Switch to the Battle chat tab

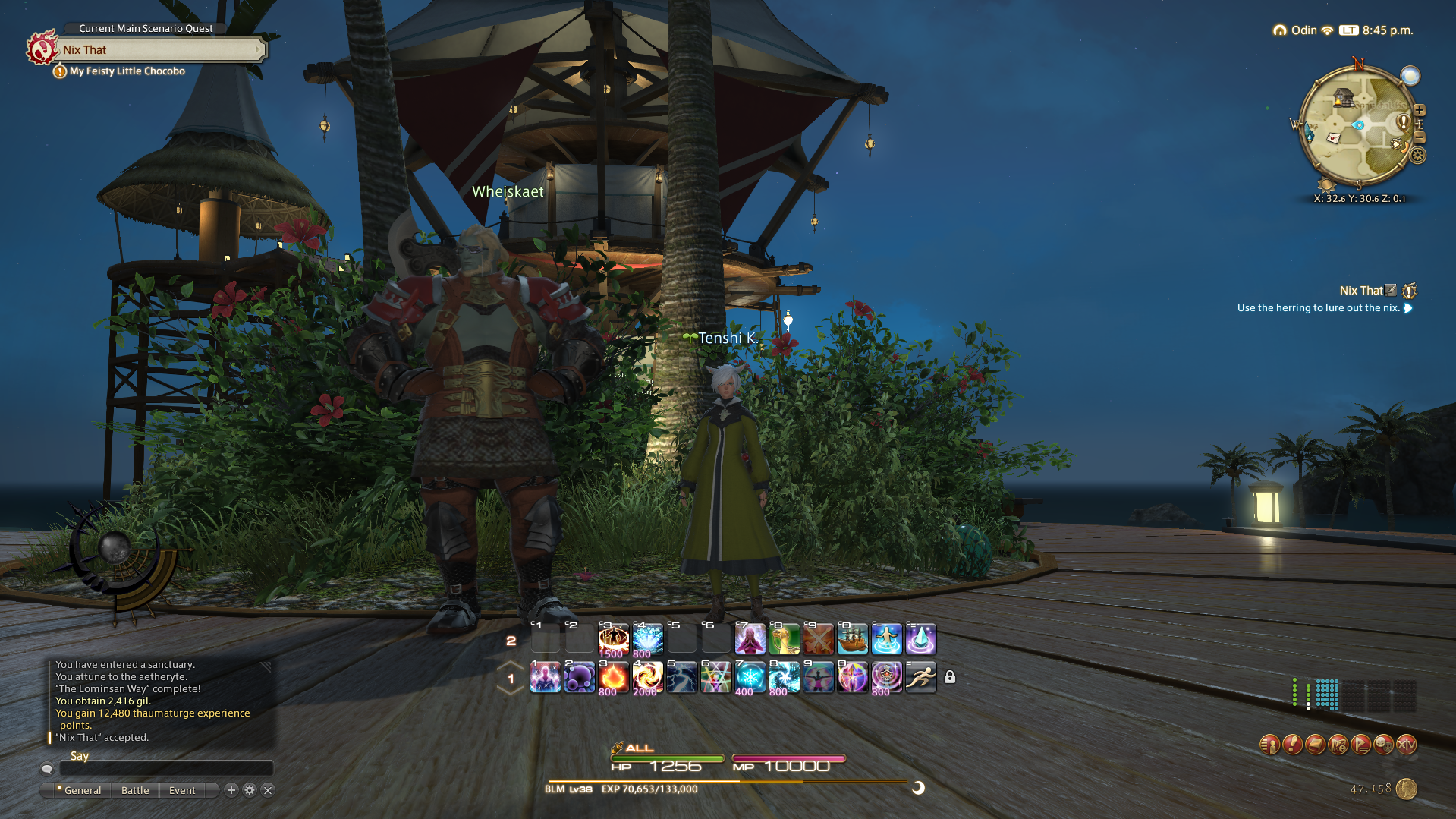coord(135,790)
